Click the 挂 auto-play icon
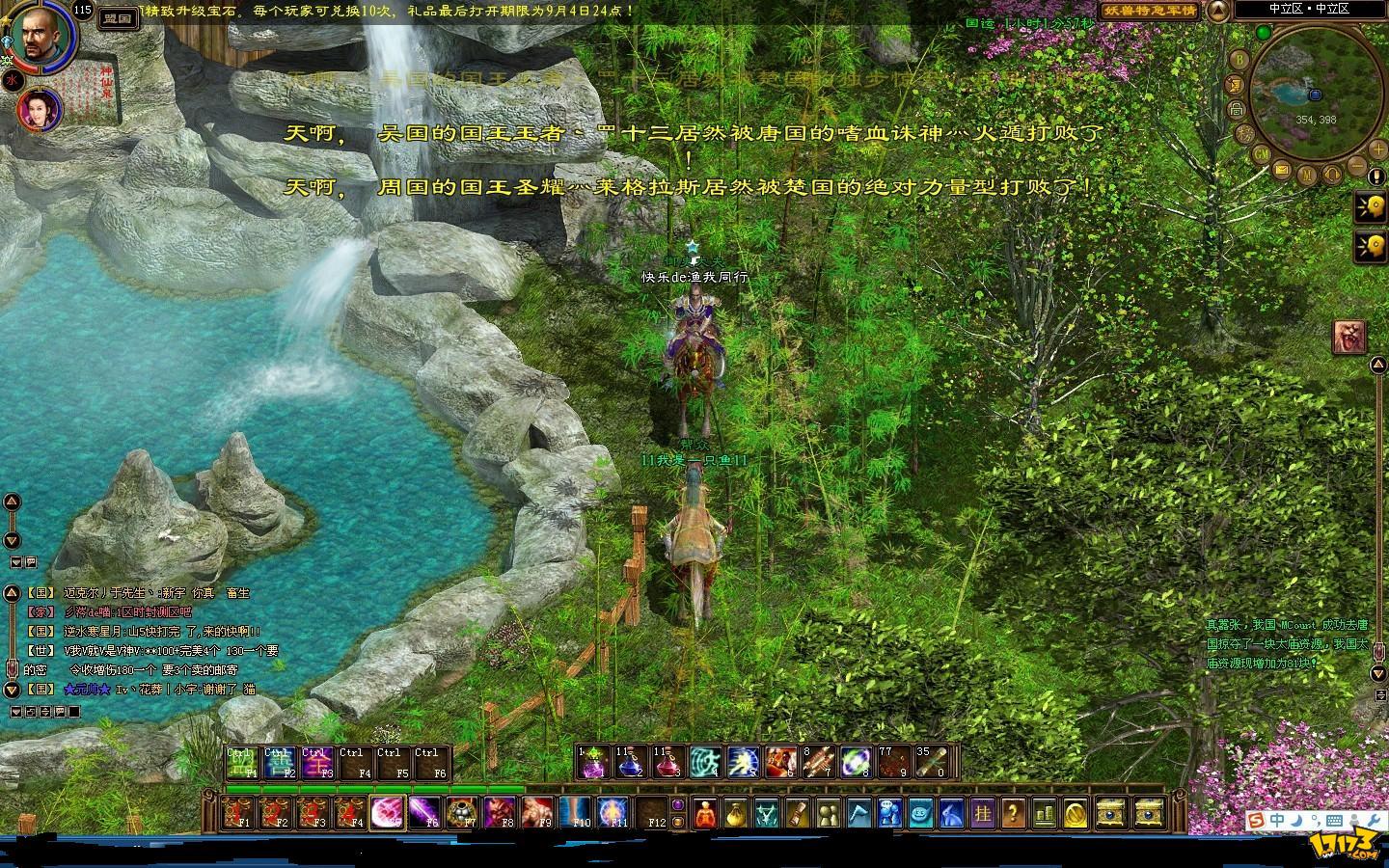Image resolution: width=1389 pixels, height=868 pixels. (x=982, y=813)
